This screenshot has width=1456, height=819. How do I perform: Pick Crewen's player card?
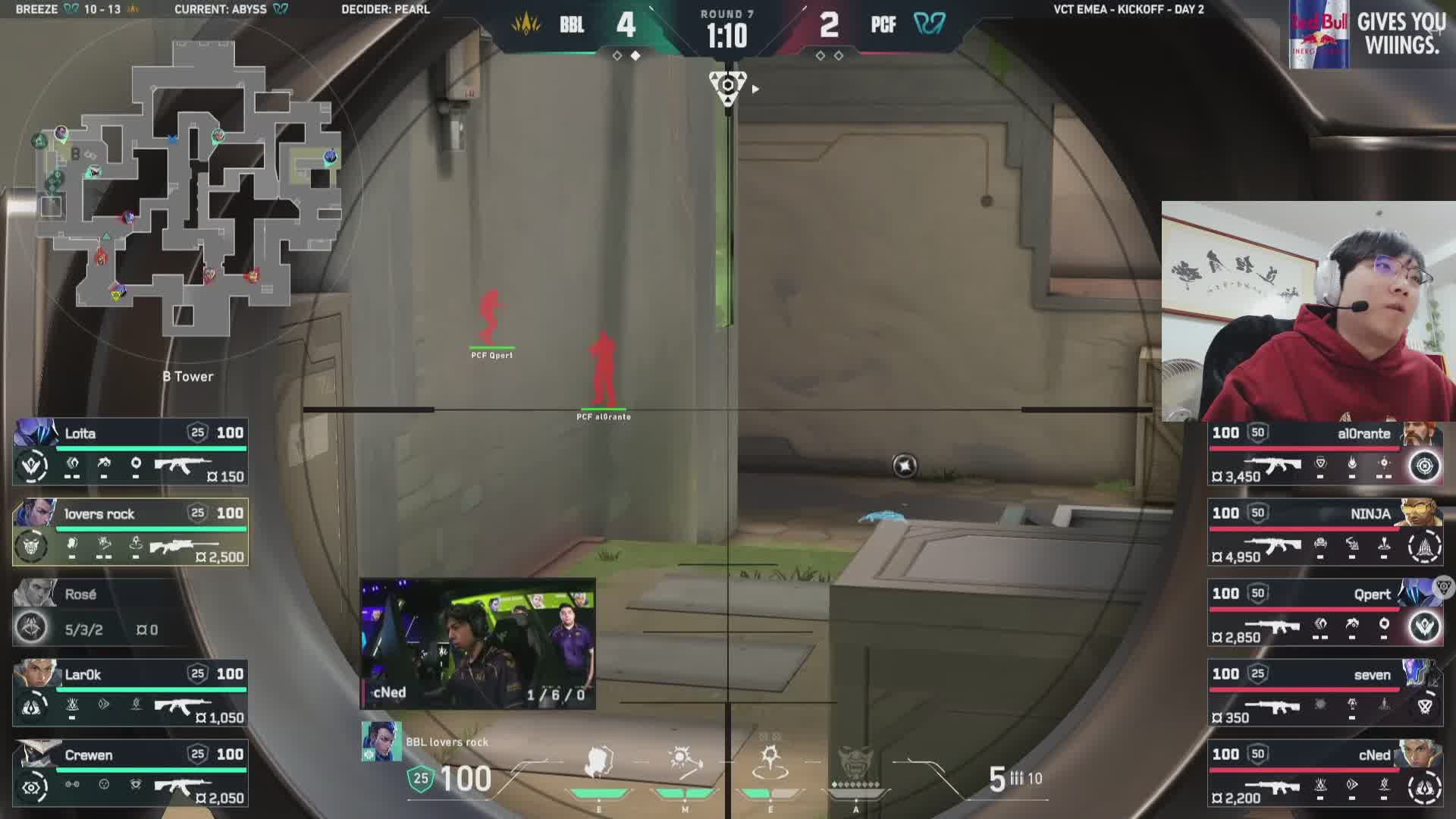click(x=130, y=773)
